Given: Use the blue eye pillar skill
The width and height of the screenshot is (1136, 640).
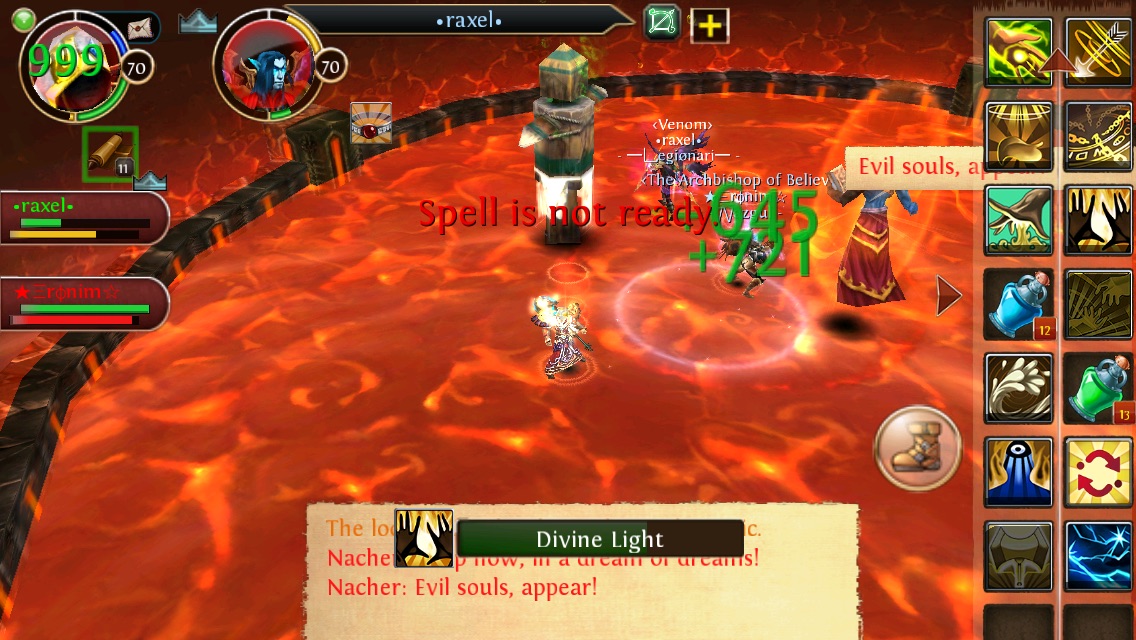Looking at the screenshot, I should 1019,472.
